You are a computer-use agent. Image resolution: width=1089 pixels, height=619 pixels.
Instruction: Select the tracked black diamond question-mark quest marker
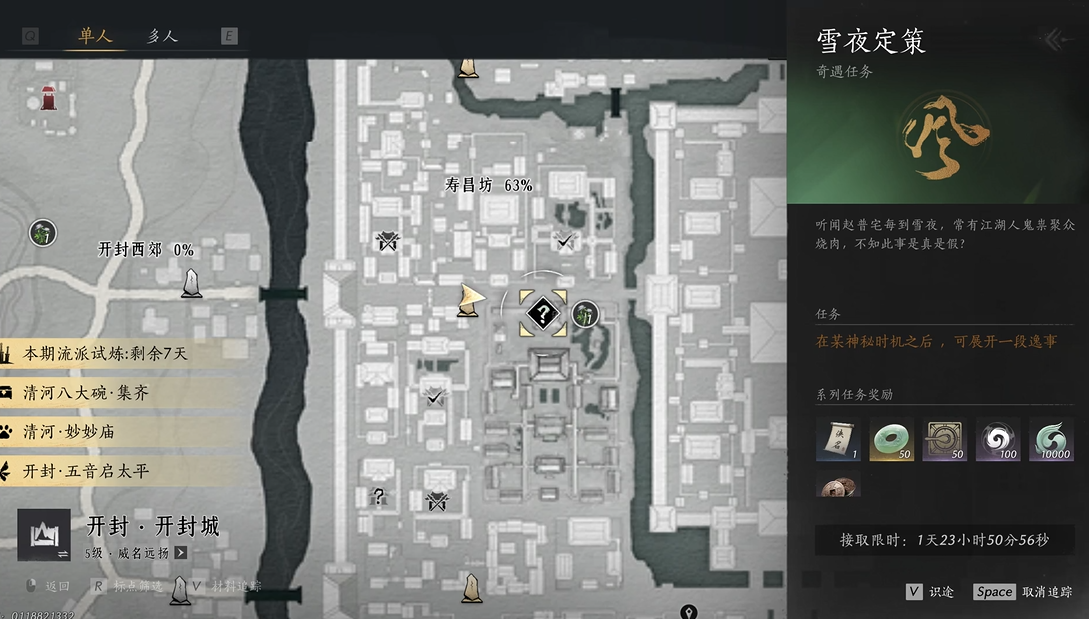(x=543, y=314)
